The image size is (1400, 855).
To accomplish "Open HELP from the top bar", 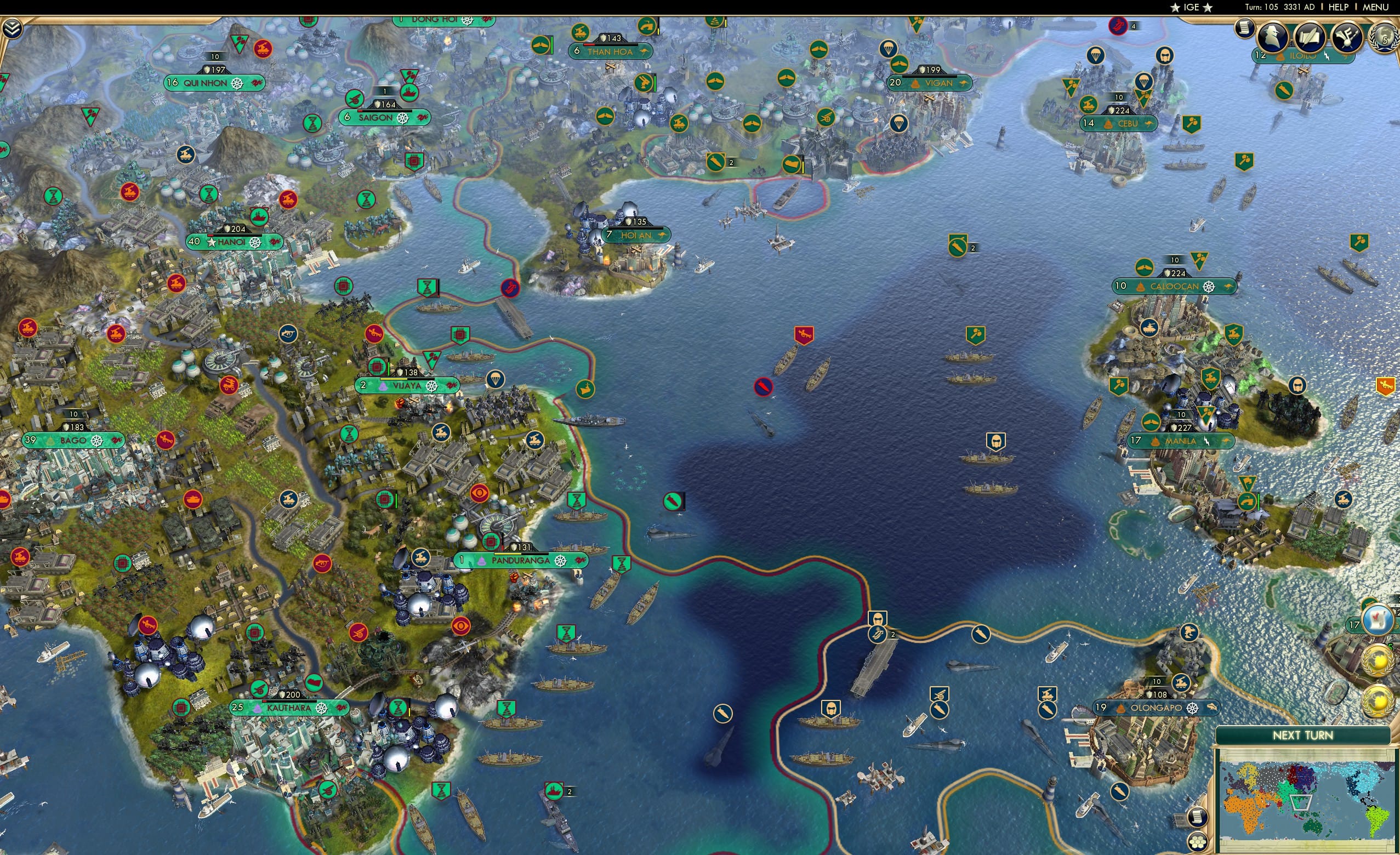I will click(1339, 7).
